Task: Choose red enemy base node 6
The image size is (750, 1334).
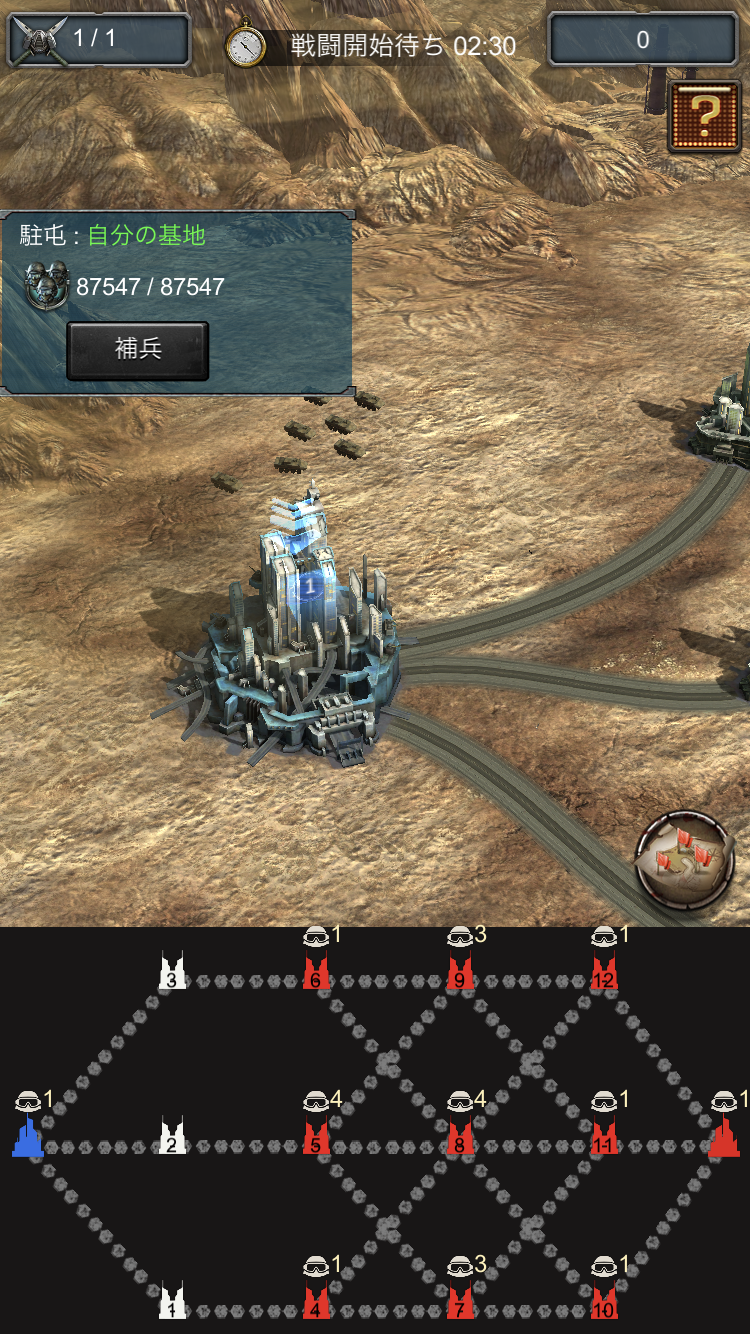Action: click(316, 974)
